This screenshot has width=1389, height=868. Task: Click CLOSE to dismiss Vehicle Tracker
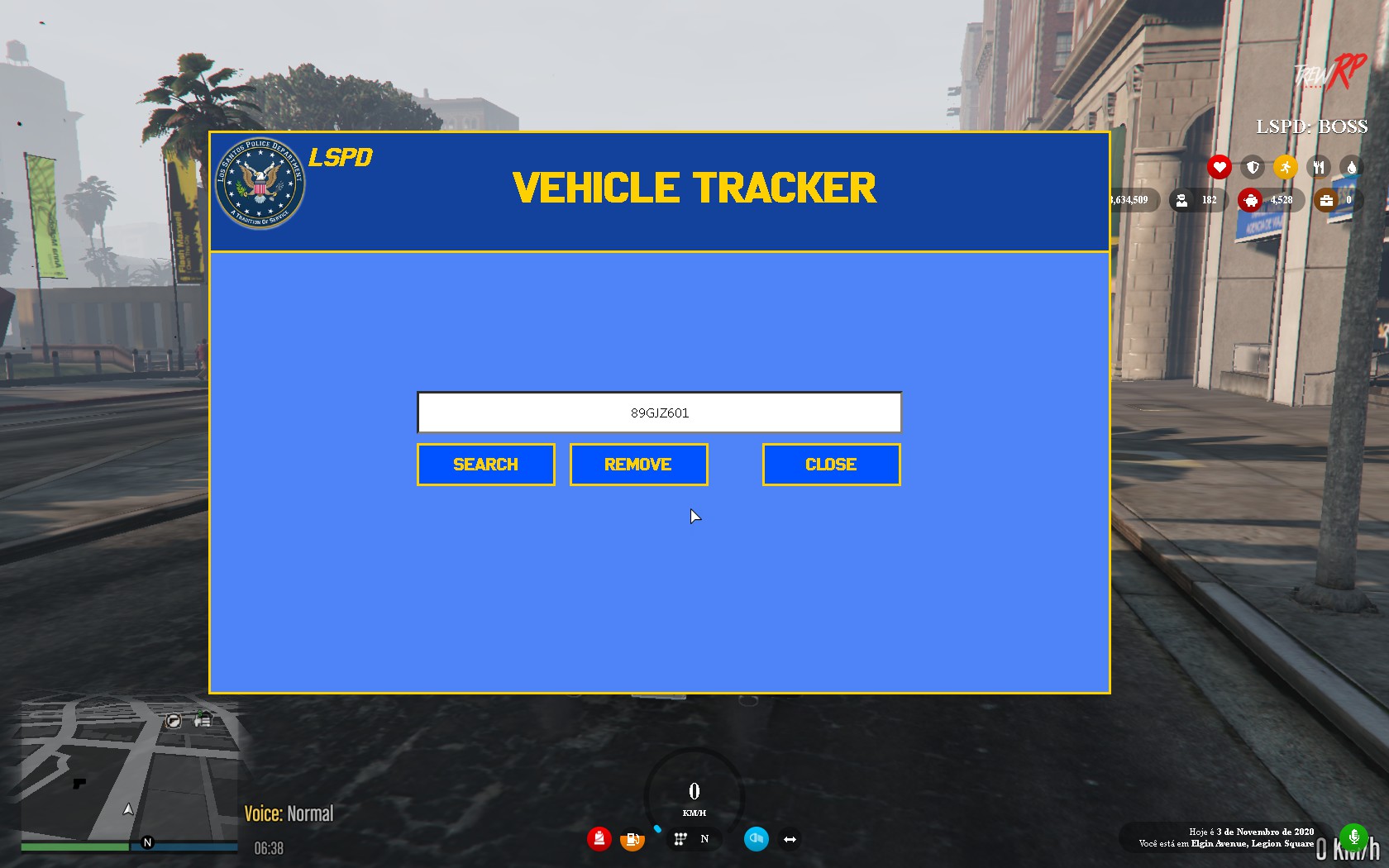[831, 464]
